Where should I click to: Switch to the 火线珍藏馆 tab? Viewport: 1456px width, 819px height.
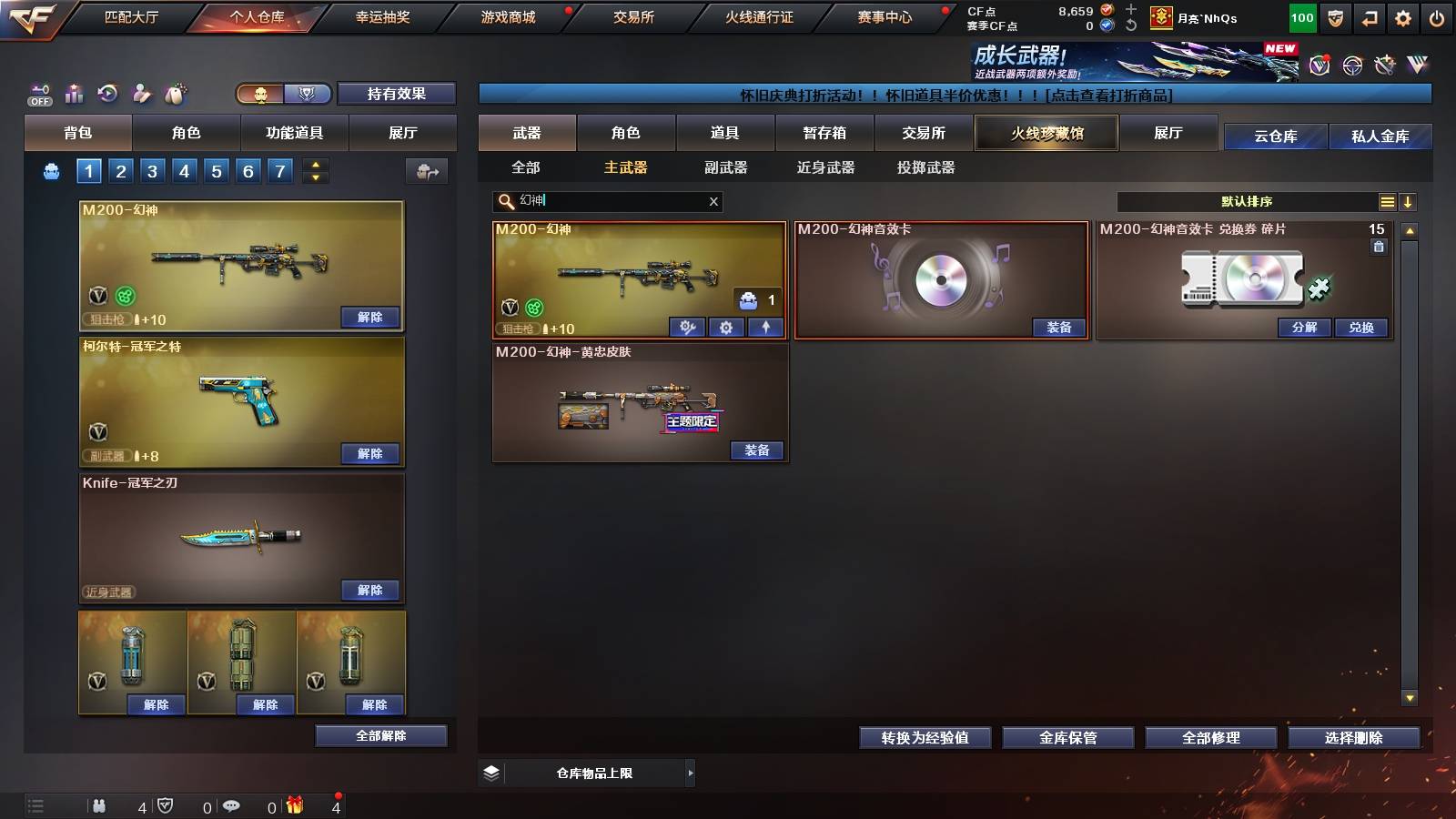coord(1046,133)
